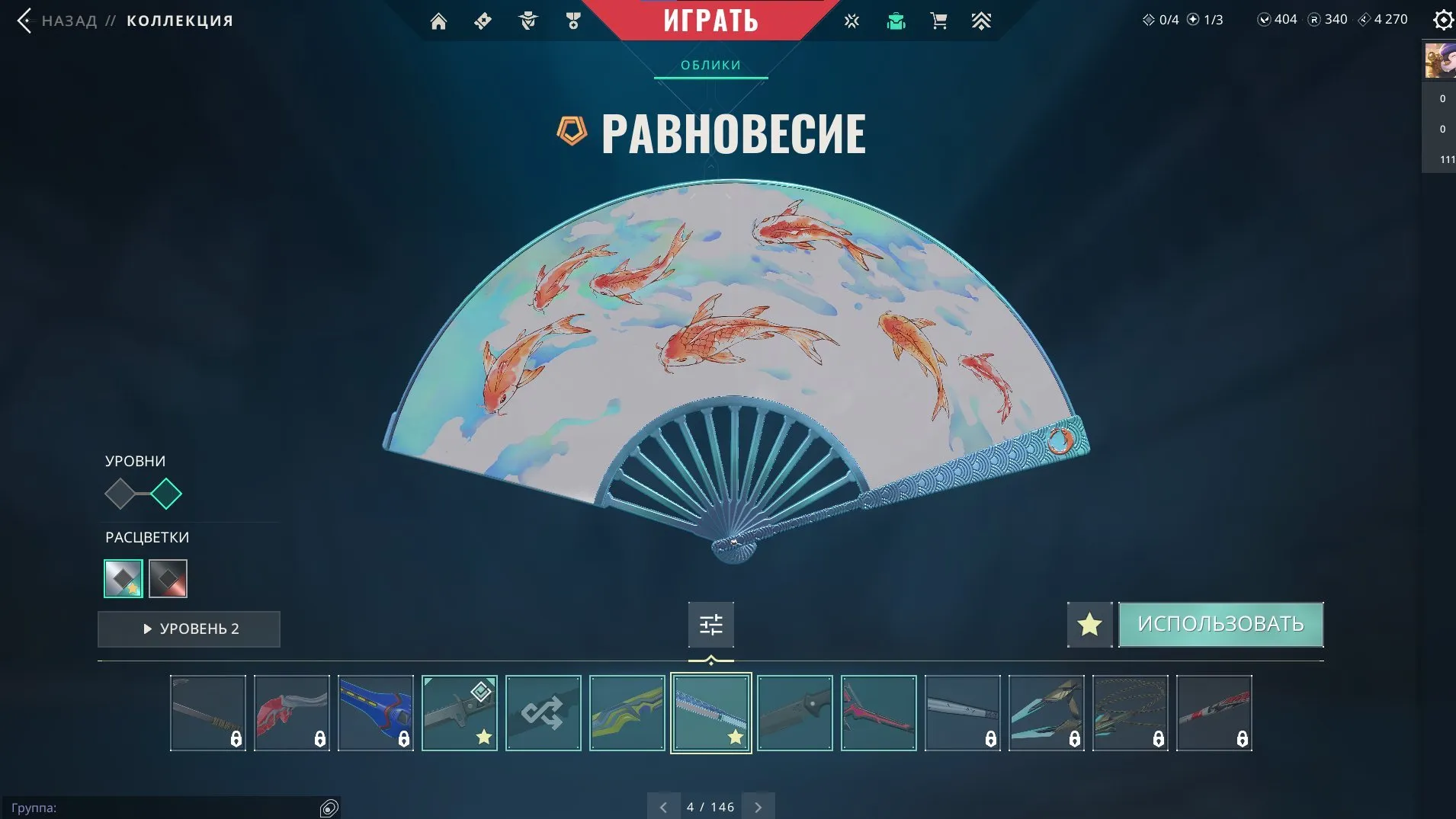Mark the fan skin as favorite with star
The image size is (1456, 819).
coord(1089,624)
